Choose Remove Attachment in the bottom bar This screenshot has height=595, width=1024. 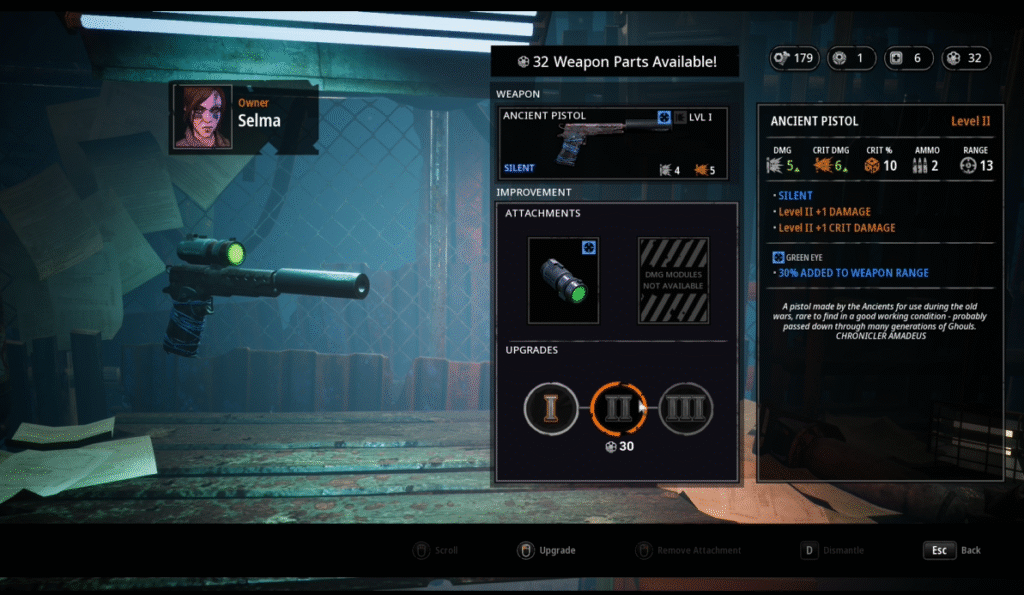click(x=689, y=550)
